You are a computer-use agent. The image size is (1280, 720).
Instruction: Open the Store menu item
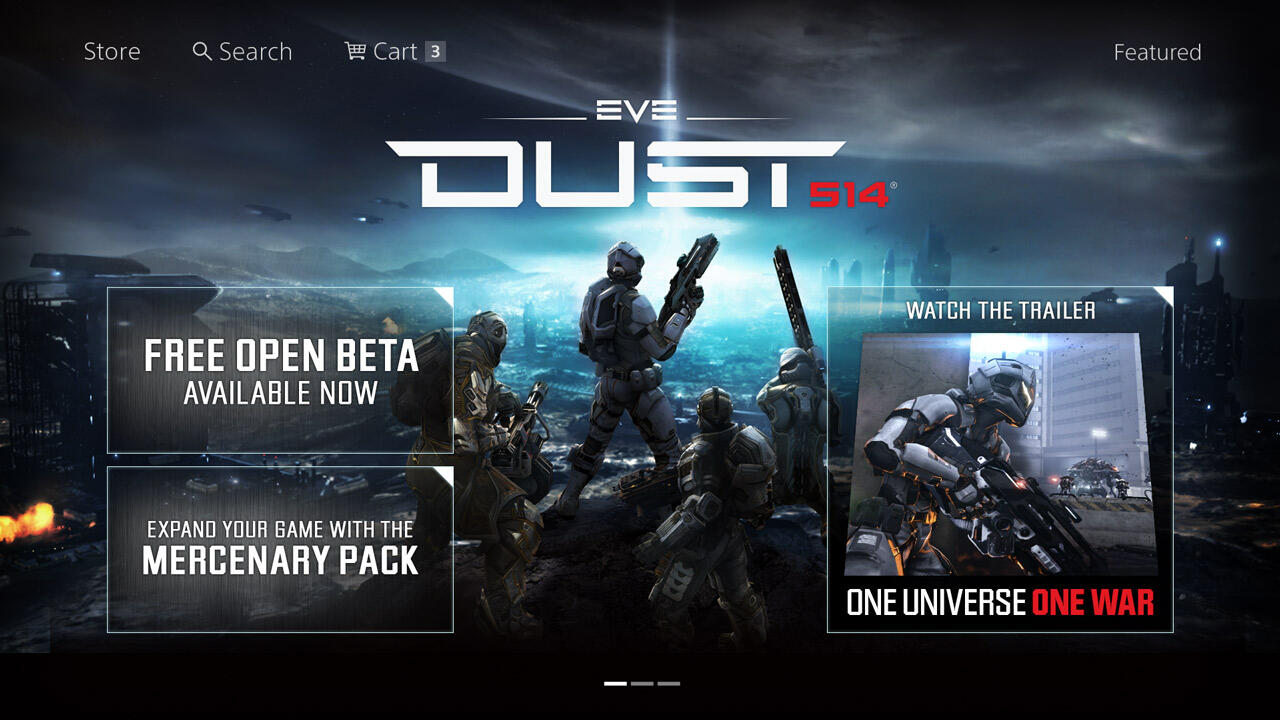(112, 50)
